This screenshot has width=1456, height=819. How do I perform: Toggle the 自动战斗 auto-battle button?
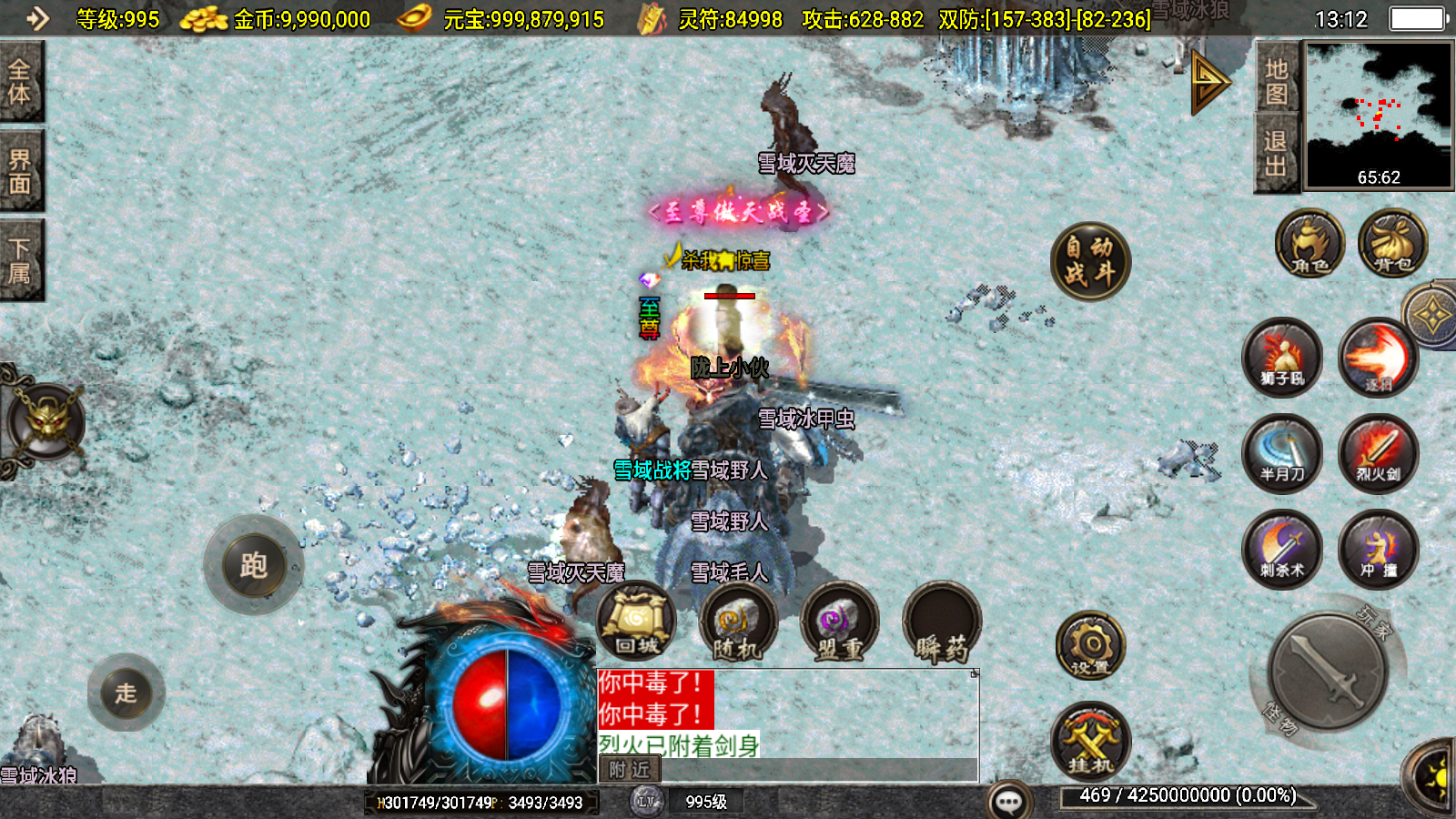point(1089,260)
